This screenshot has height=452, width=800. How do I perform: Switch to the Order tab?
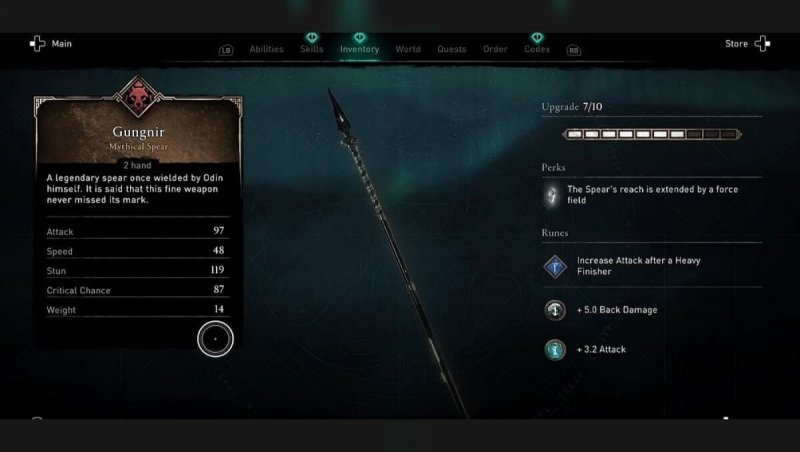(495, 49)
